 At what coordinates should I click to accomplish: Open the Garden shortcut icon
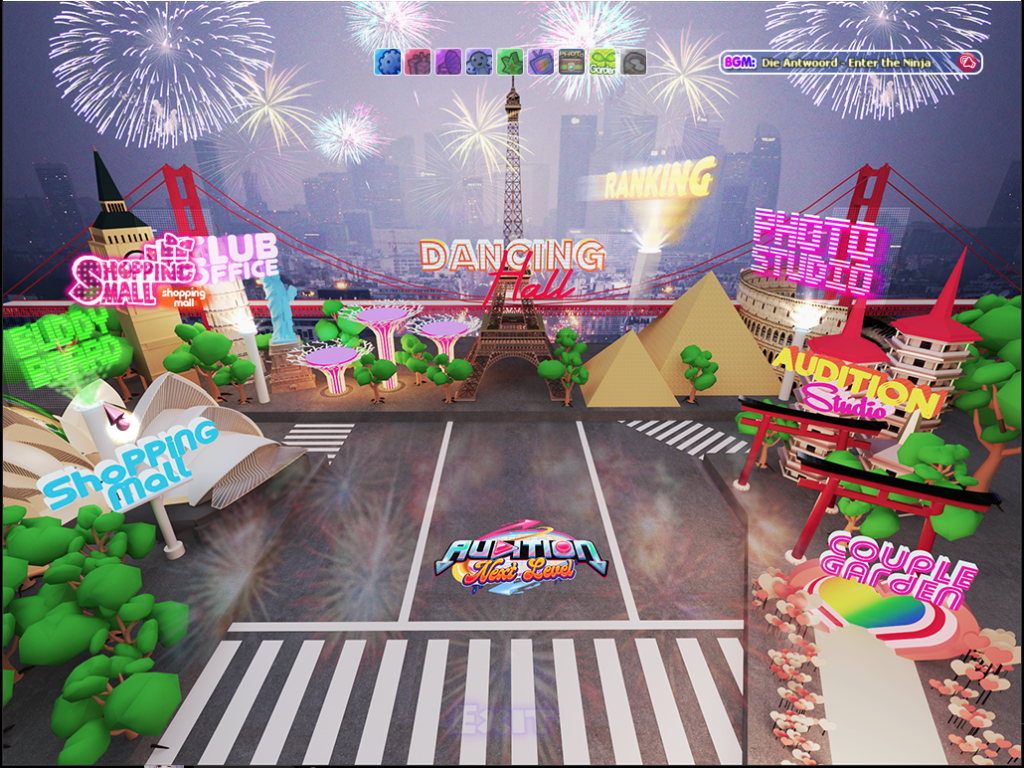click(x=602, y=62)
